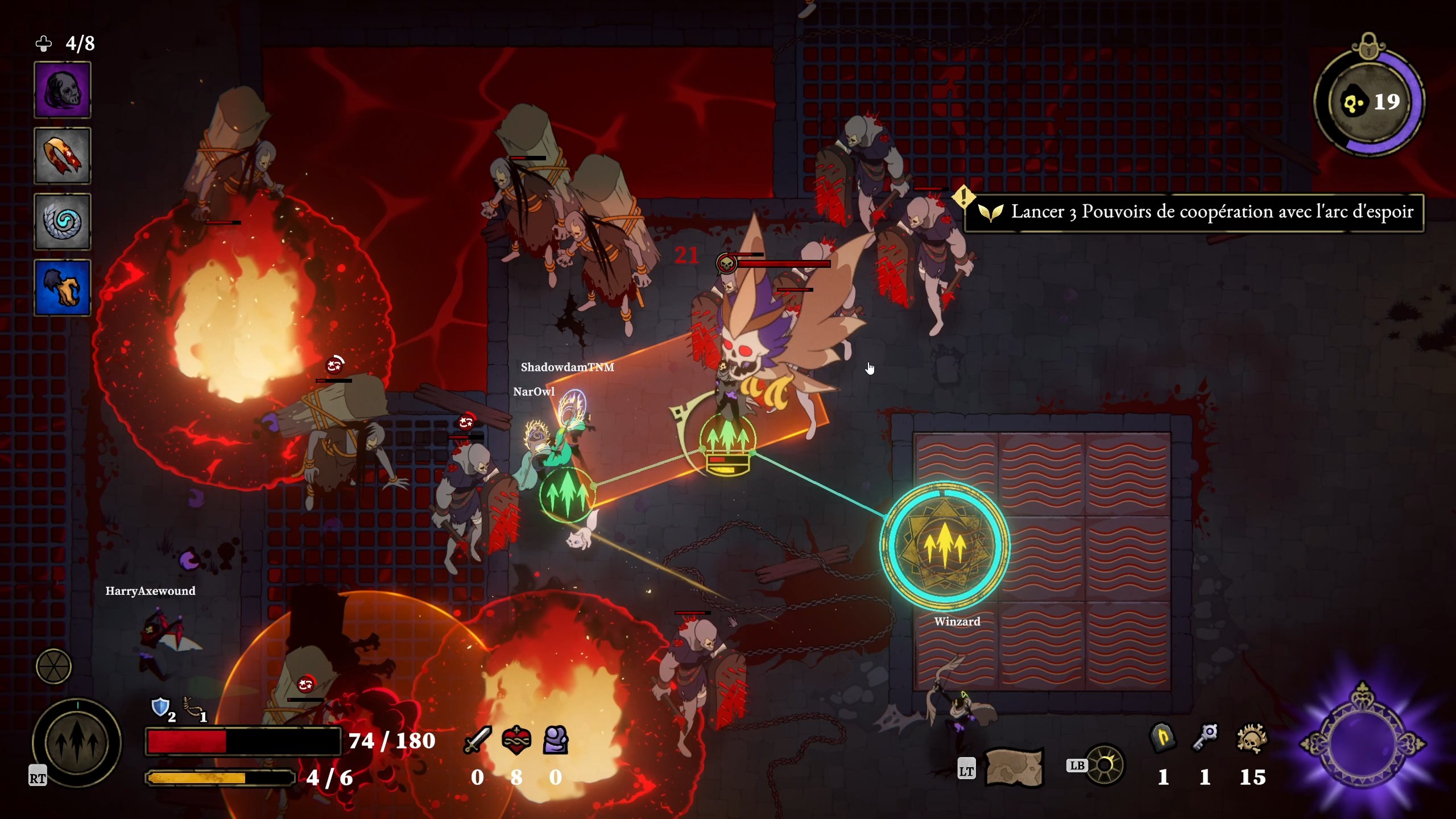
Task: Activate the golden ring ability icon
Action: [1105, 766]
